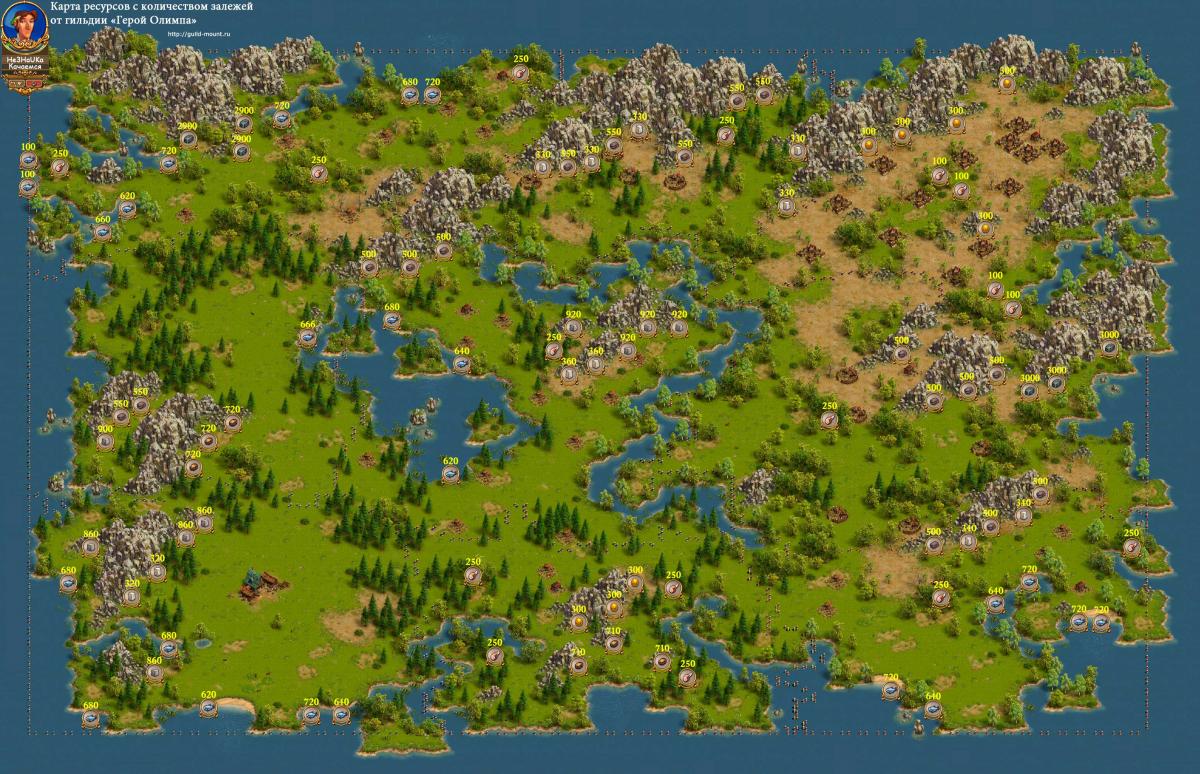Select the 660 fish deposit marker
This screenshot has width=1200, height=774.
coord(103,232)
